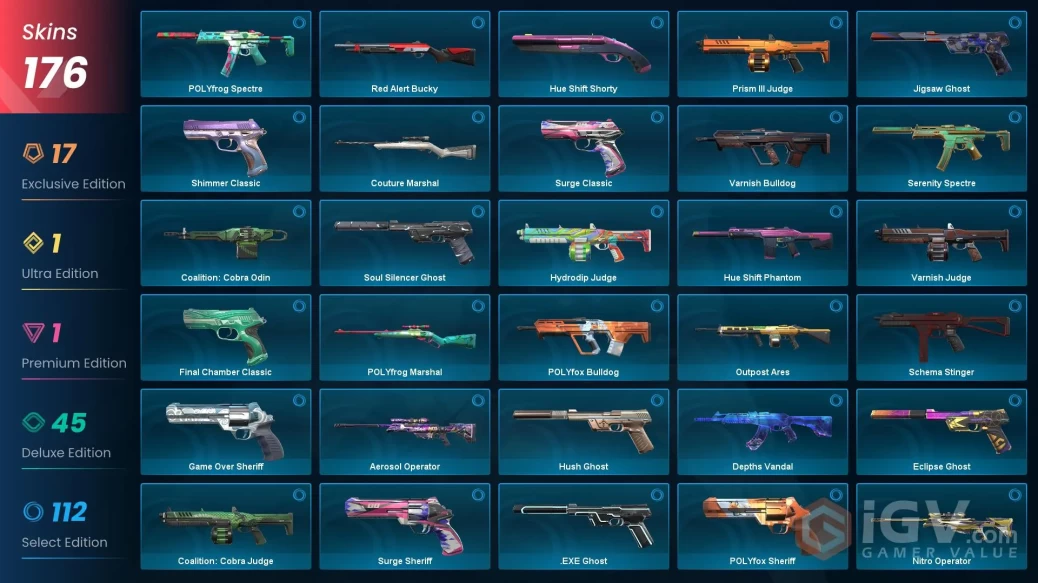Select the Hydrodip Judge skin

click(583, 242)
